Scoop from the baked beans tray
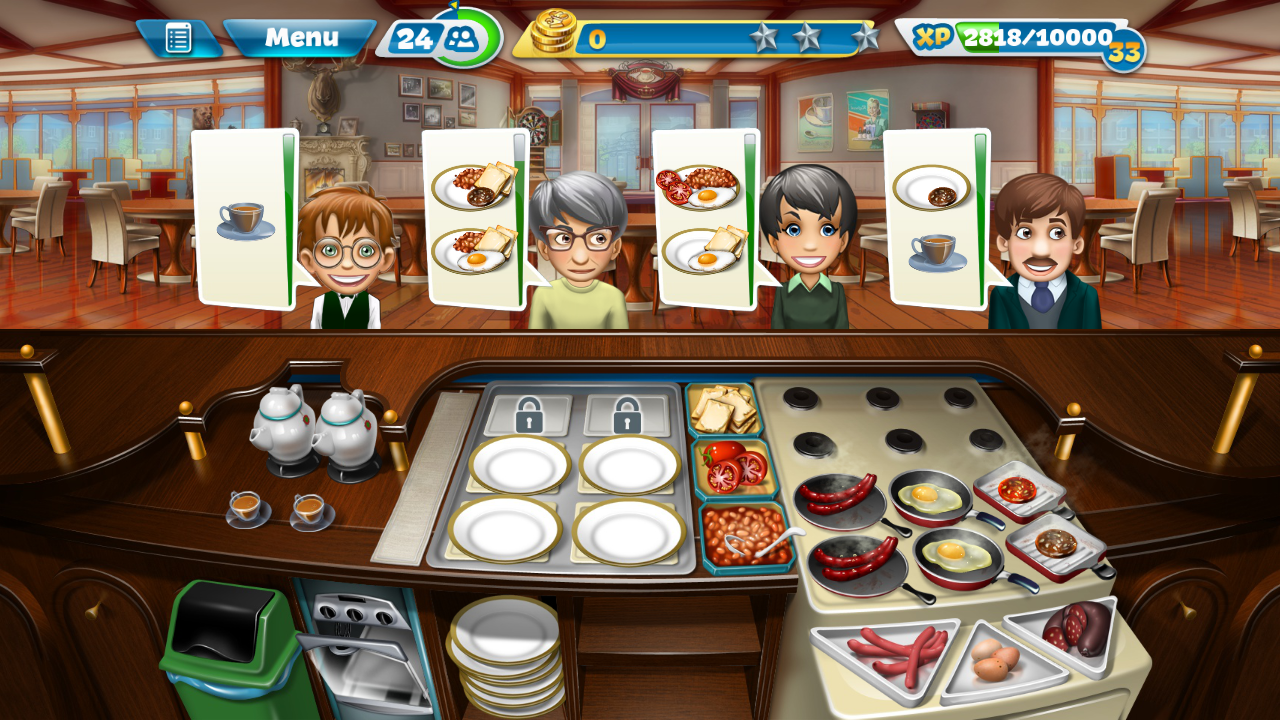 pos(746,534)
